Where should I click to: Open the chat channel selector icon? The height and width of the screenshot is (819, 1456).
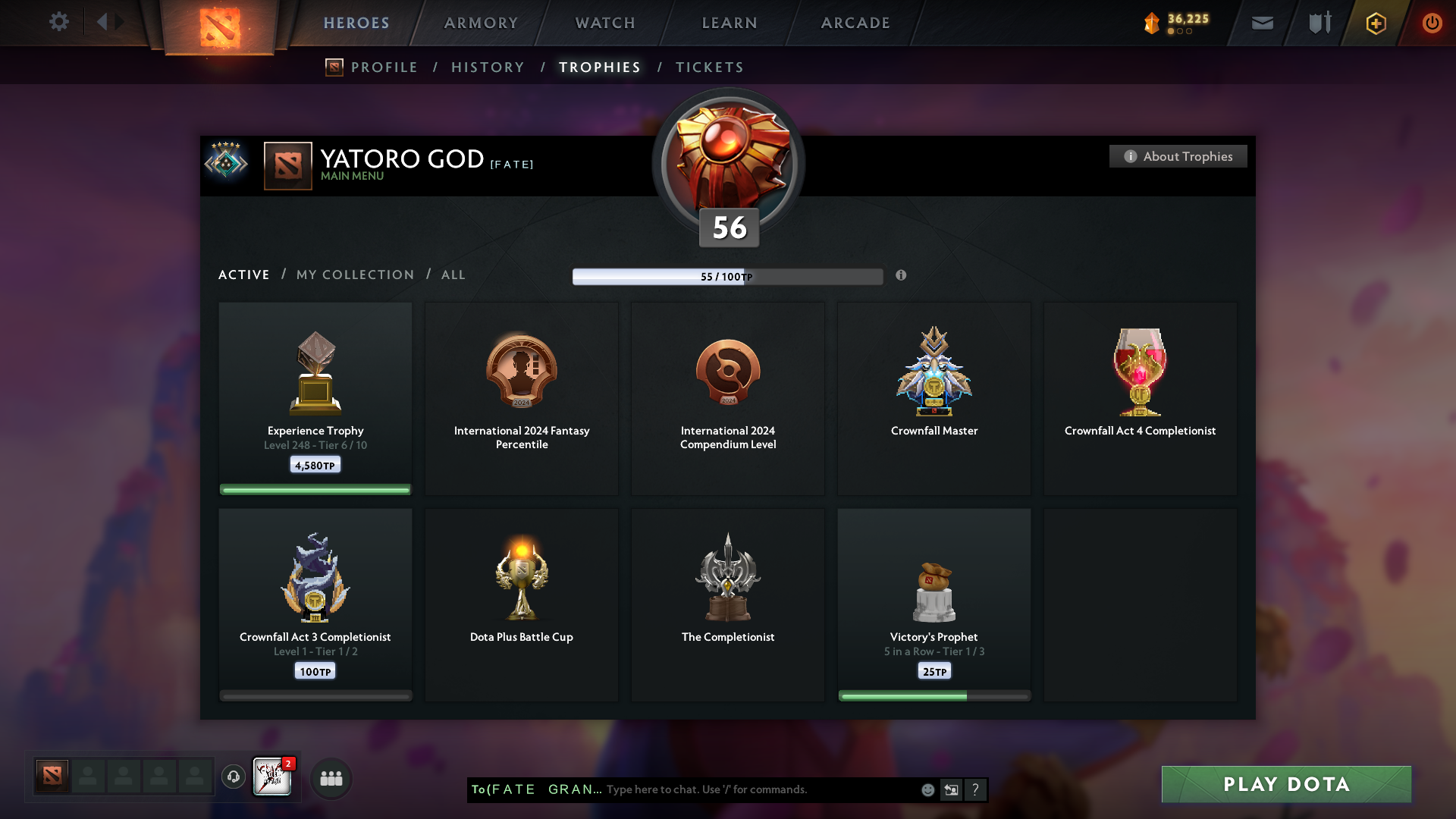tap(951, 789)
